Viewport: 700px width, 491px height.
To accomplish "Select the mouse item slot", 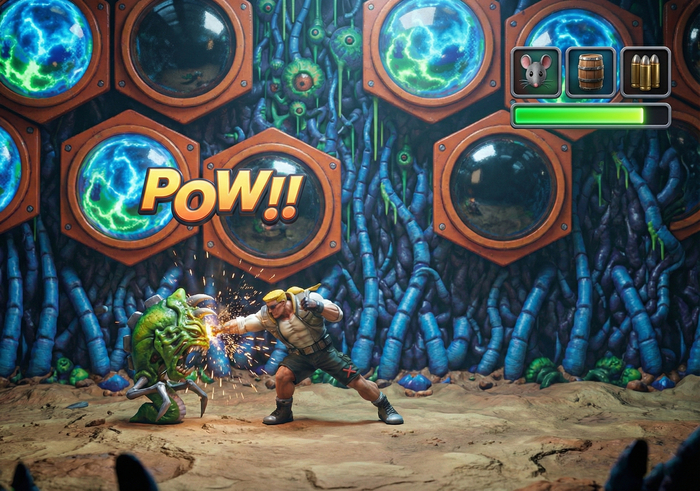I will tap(536, 72).
